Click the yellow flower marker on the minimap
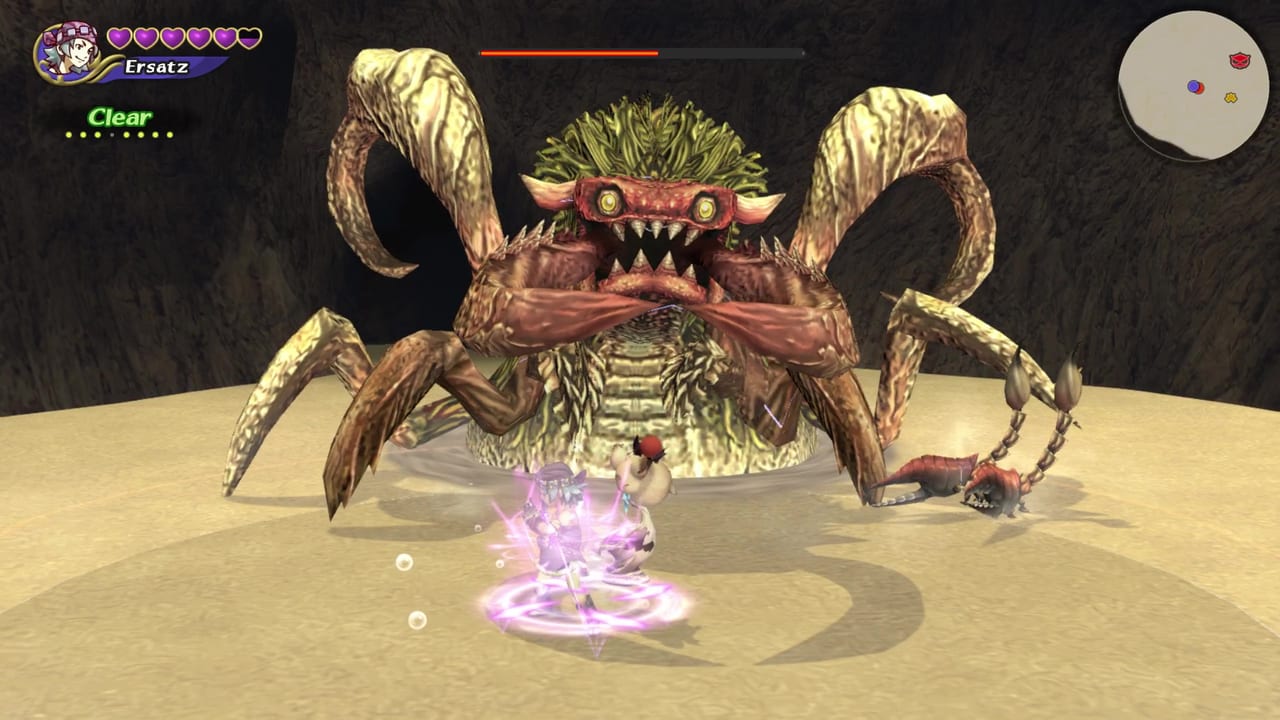This screenshot has height=720, width=1280. coord(1231,97)
